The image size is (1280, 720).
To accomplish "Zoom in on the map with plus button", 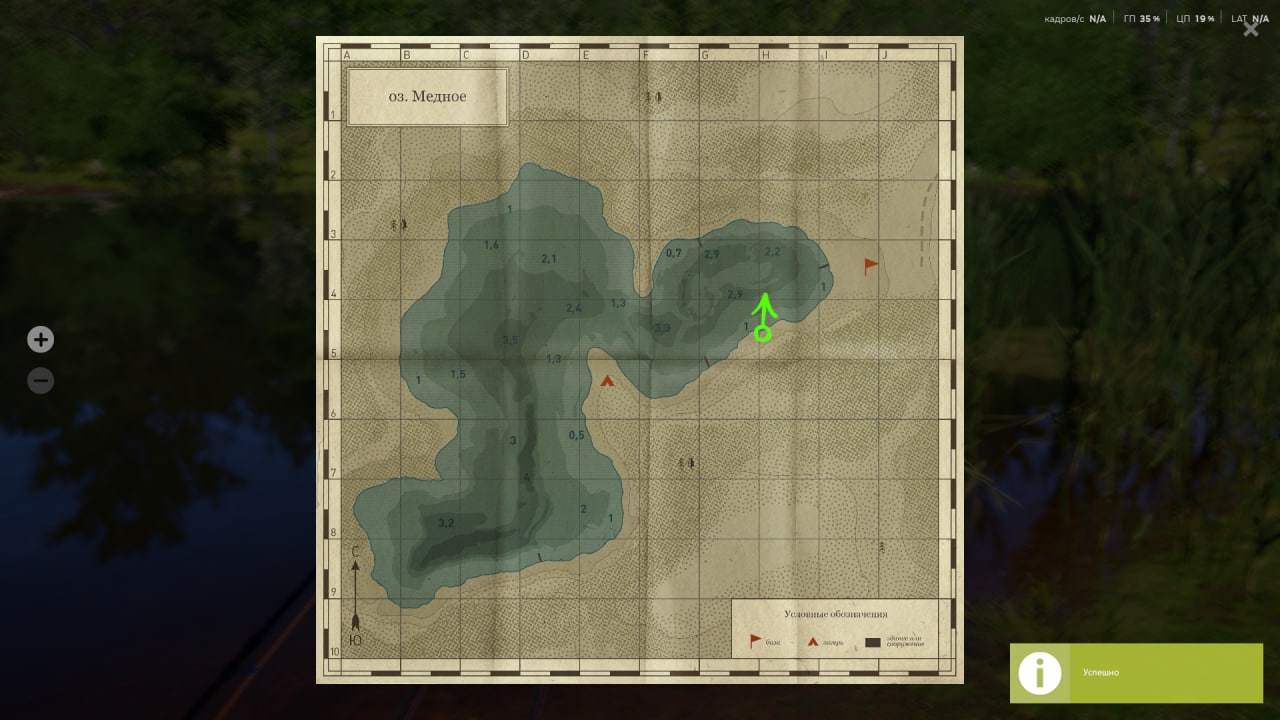I will [40, 340].
